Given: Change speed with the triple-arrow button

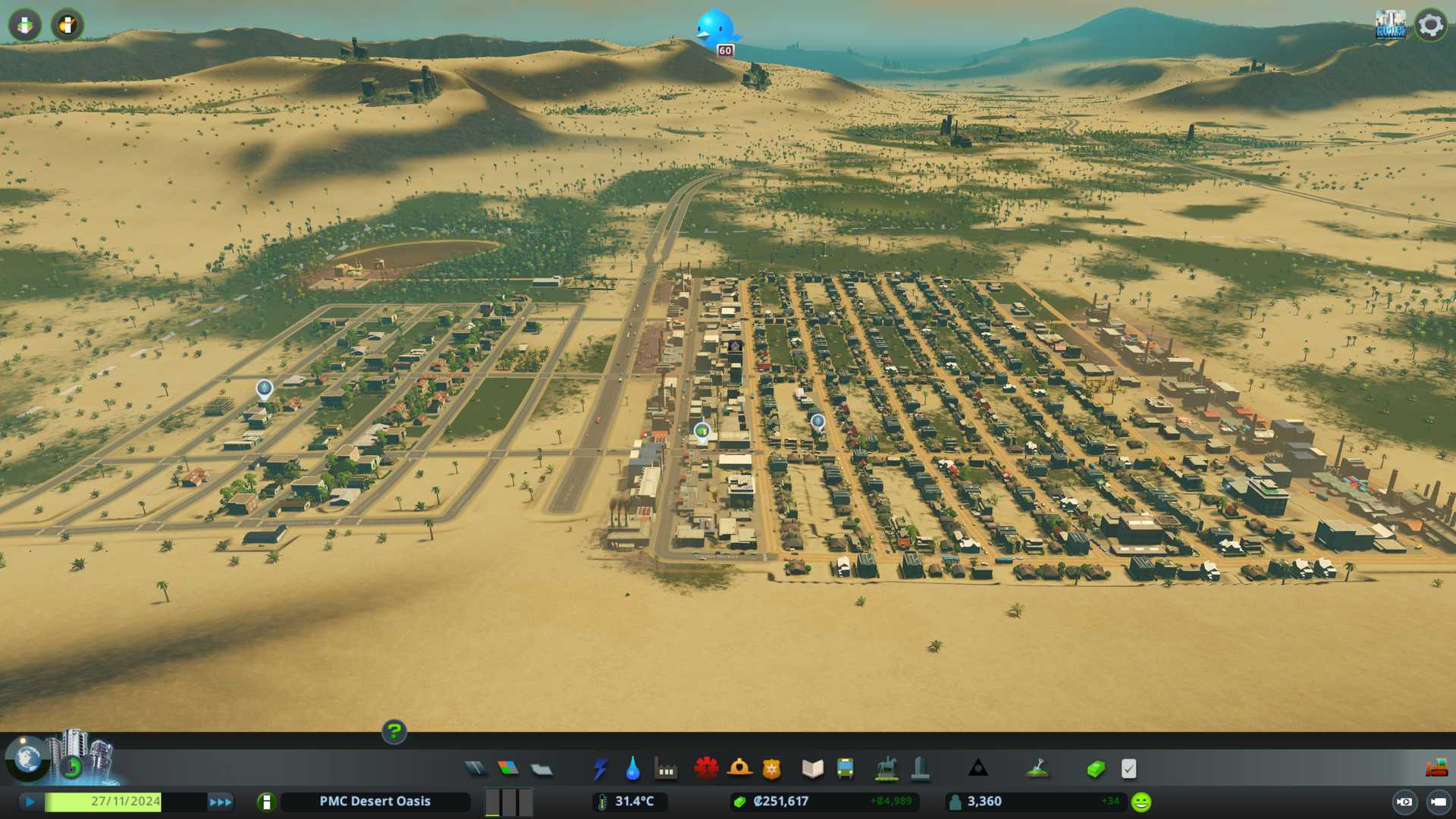Looking at the screenshot, I should tap(221, 802).
